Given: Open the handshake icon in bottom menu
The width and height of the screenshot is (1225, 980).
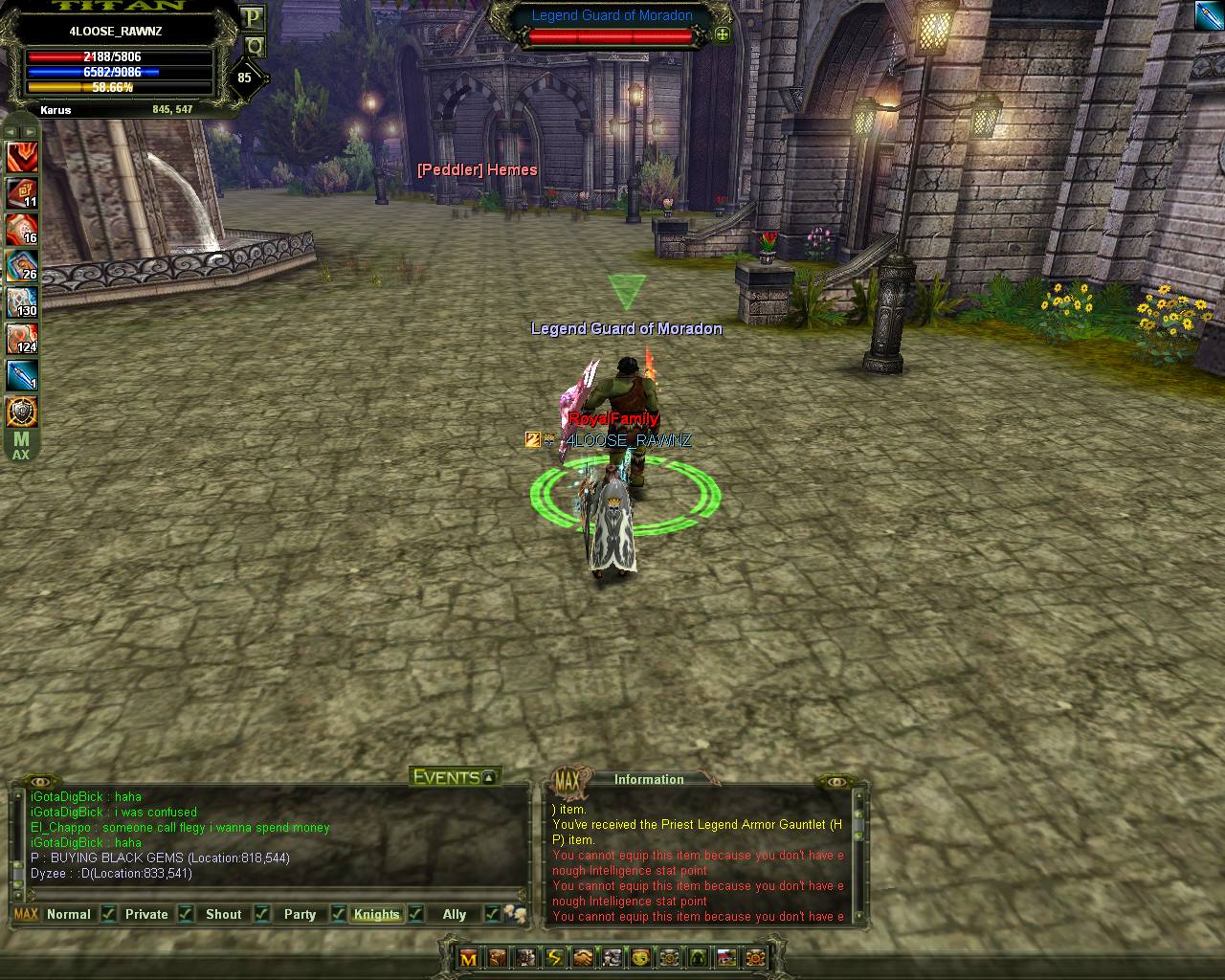Looking at the screenshot, I should [583, 958].
